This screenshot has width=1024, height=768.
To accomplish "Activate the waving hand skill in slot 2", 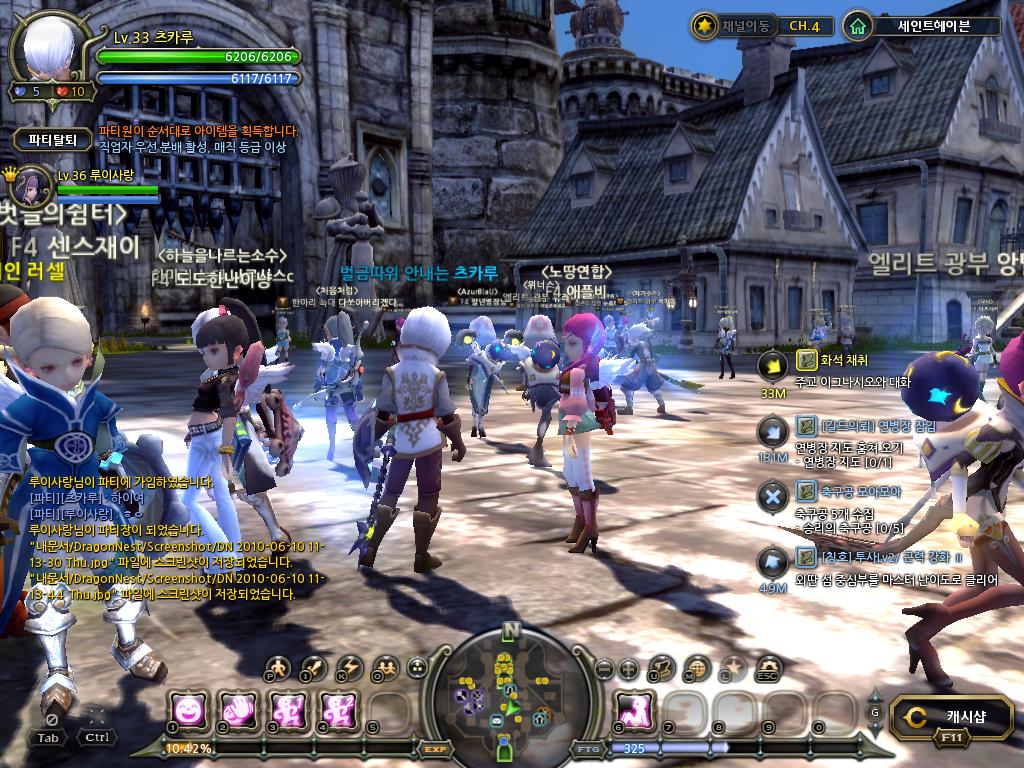I will (237, 709).
